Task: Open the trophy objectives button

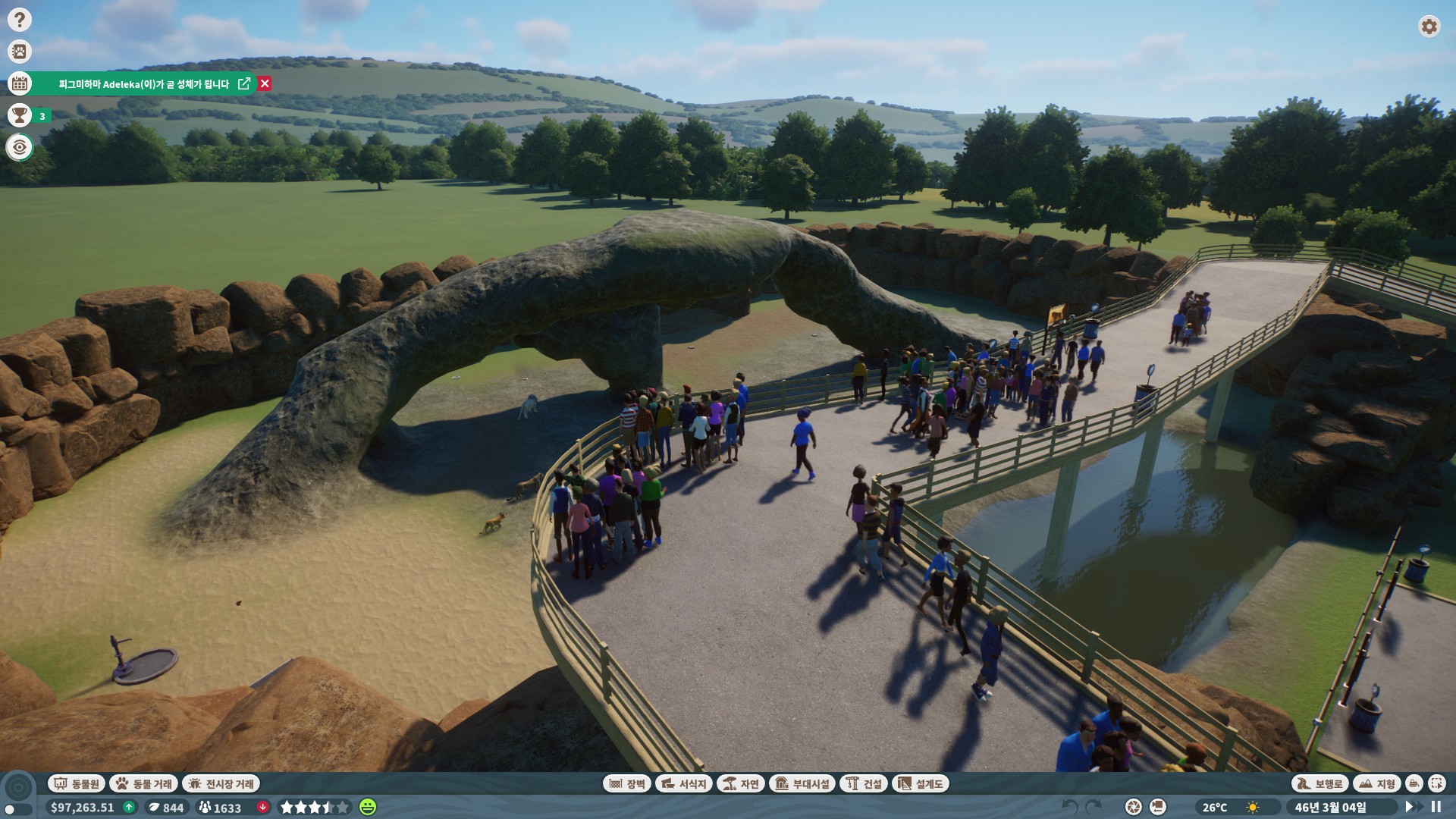Action: pos(20,115)
